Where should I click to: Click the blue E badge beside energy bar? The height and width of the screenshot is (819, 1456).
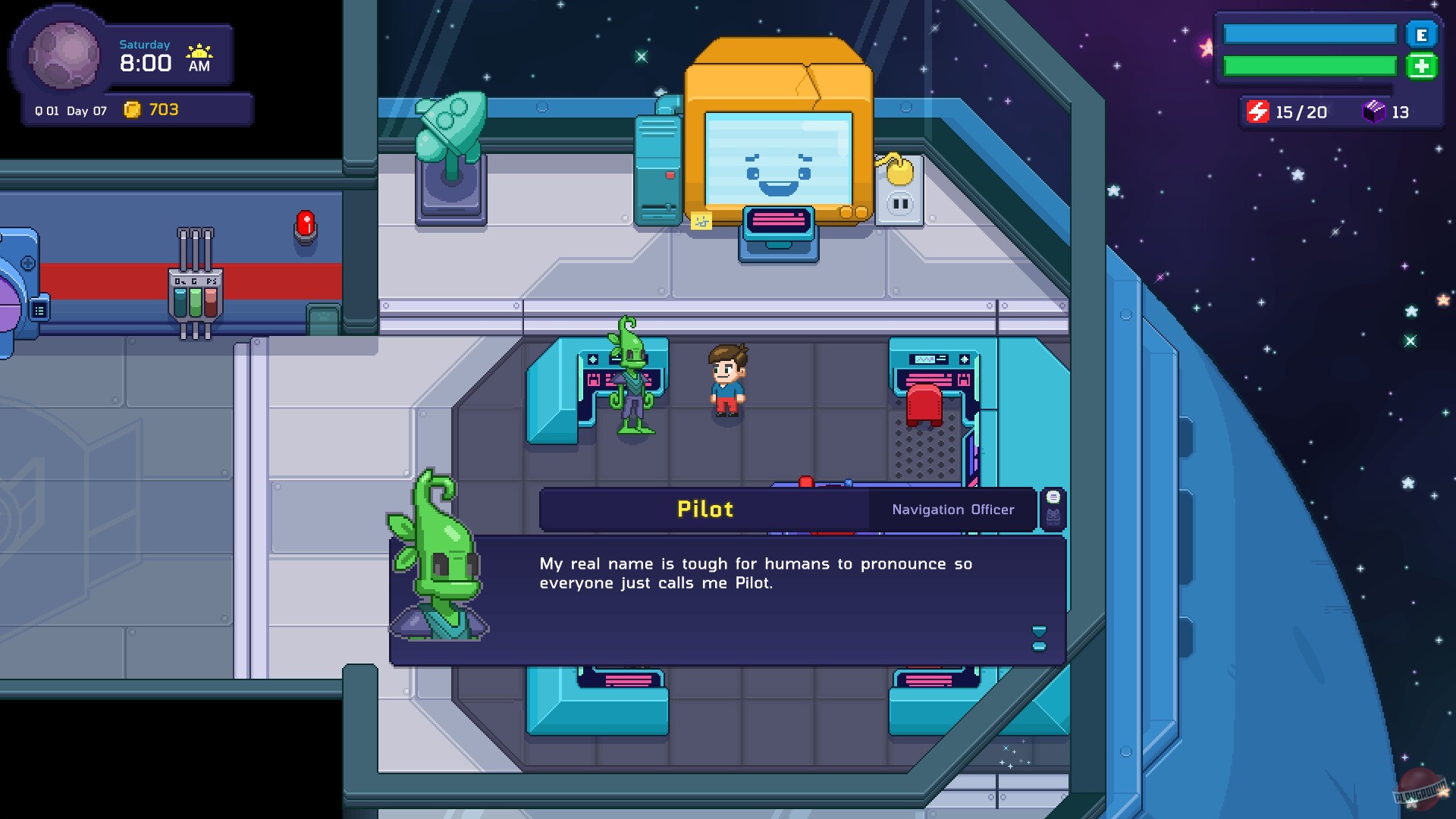coord(1423,34)
